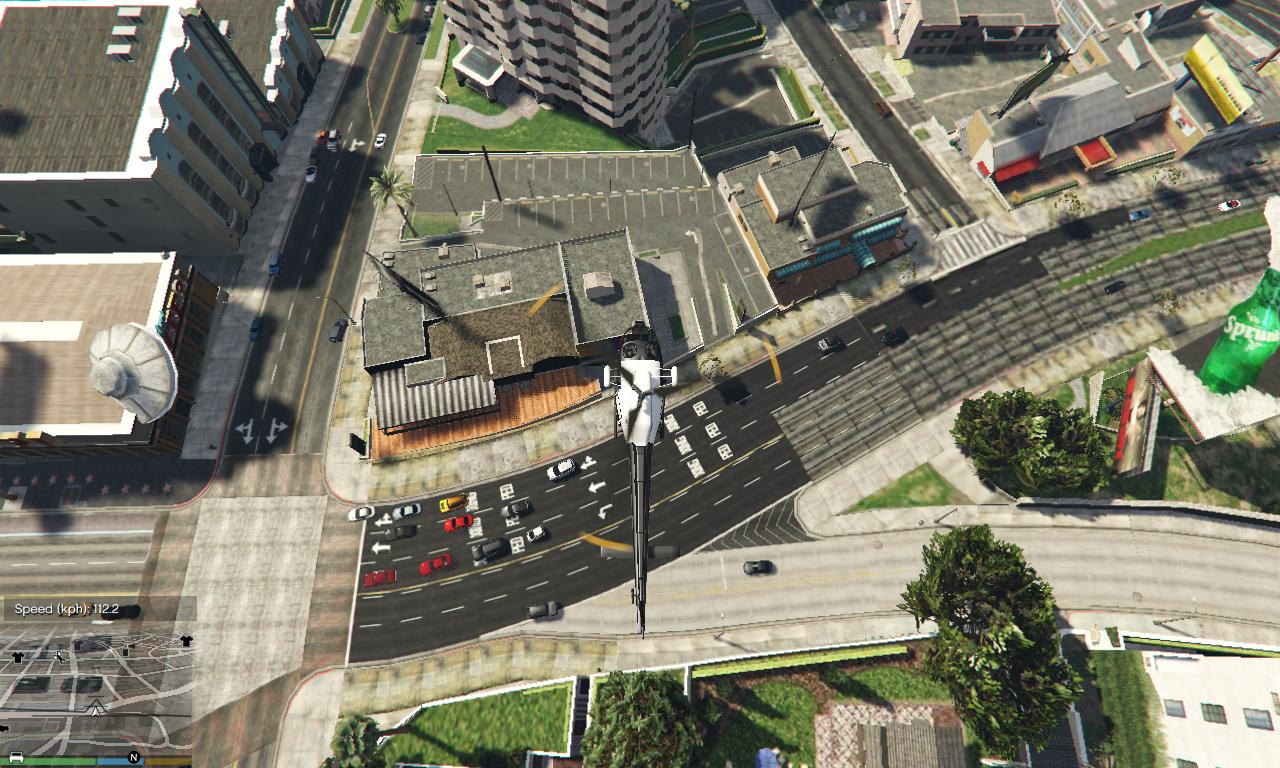Click the car icon below the minimap
The image size is (1280, 768).
16,758
